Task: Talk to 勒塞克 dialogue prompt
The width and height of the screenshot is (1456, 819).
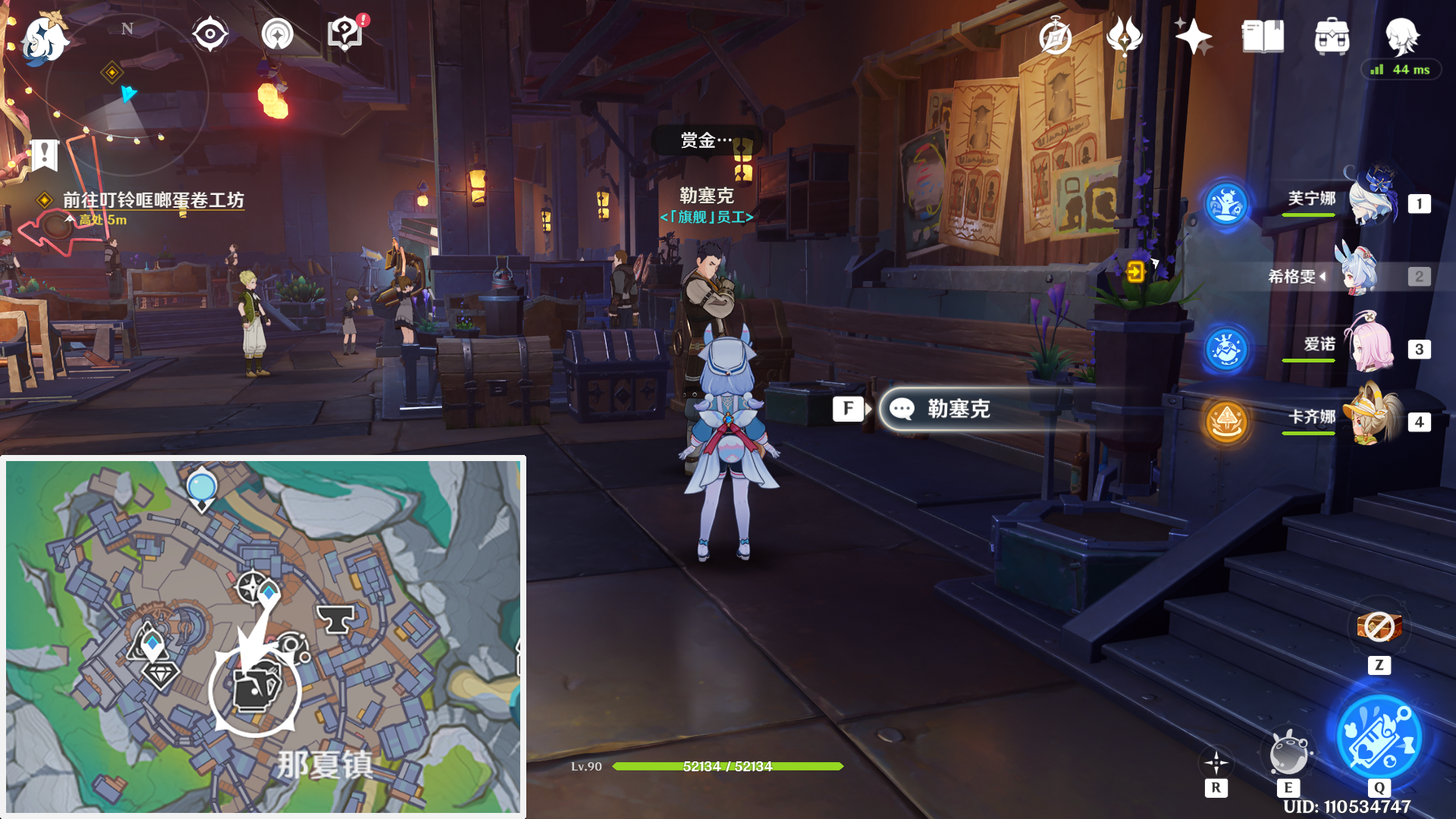Action: (958, 409)
